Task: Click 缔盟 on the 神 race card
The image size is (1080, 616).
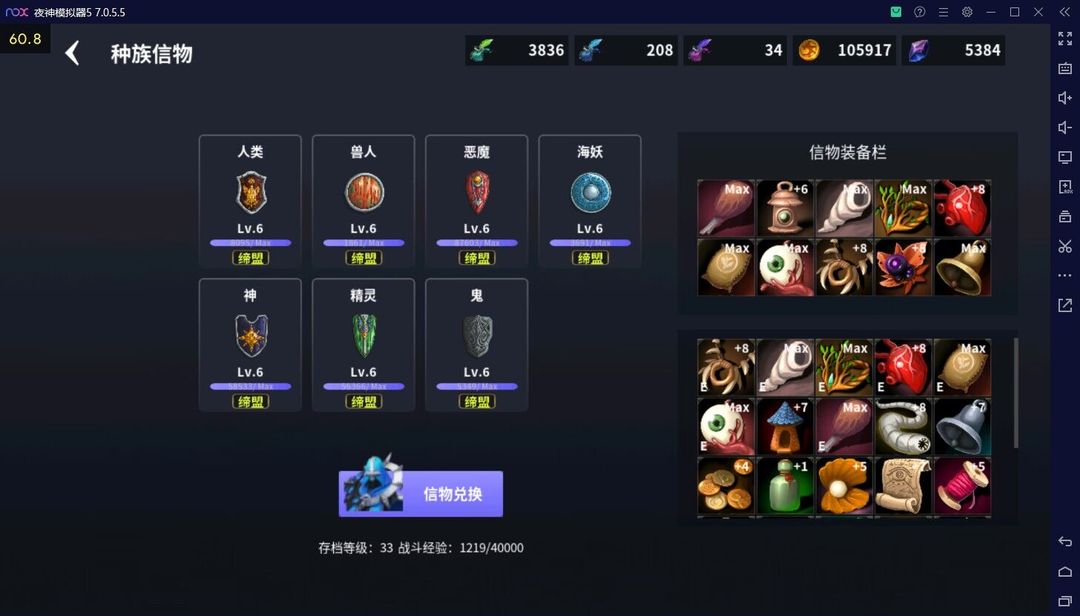Action: [250, 401]
